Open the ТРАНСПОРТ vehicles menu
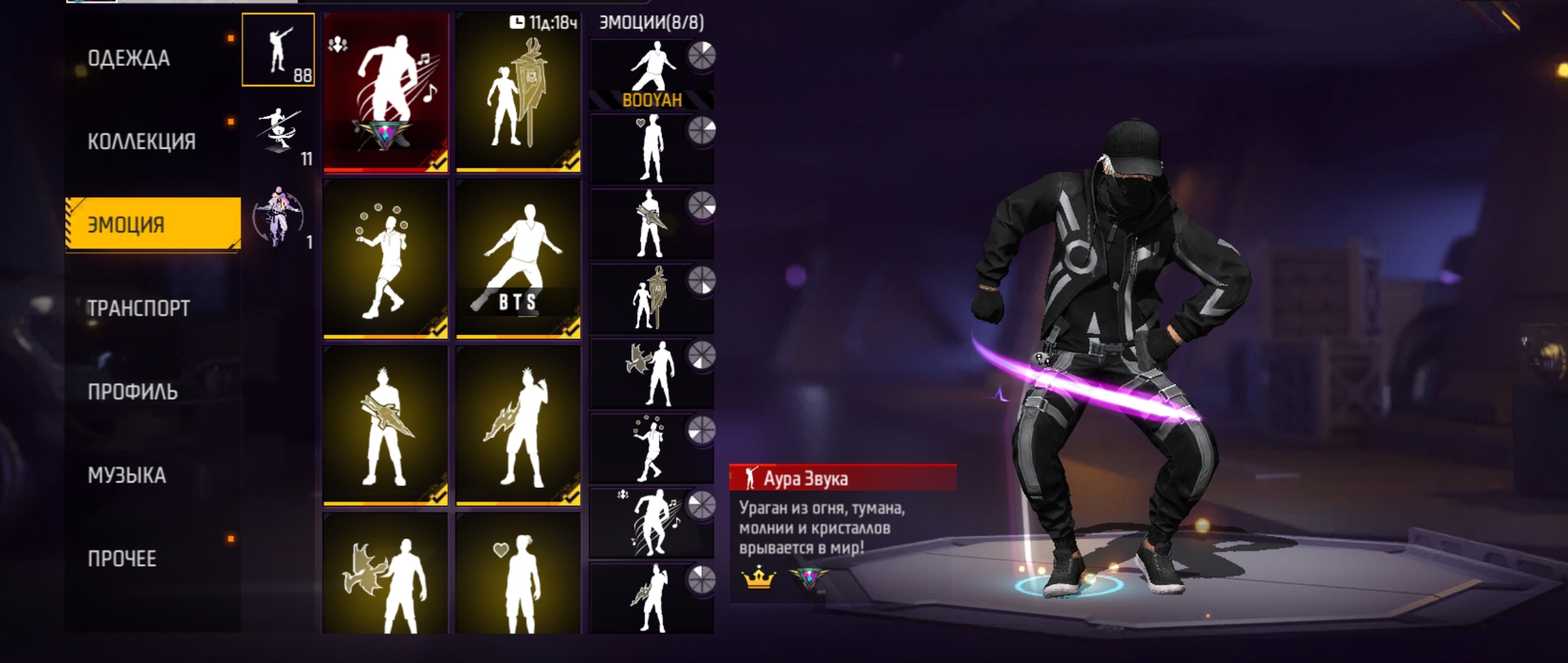The width and height of the screenshot is (1568, 663). click(139, 308)
